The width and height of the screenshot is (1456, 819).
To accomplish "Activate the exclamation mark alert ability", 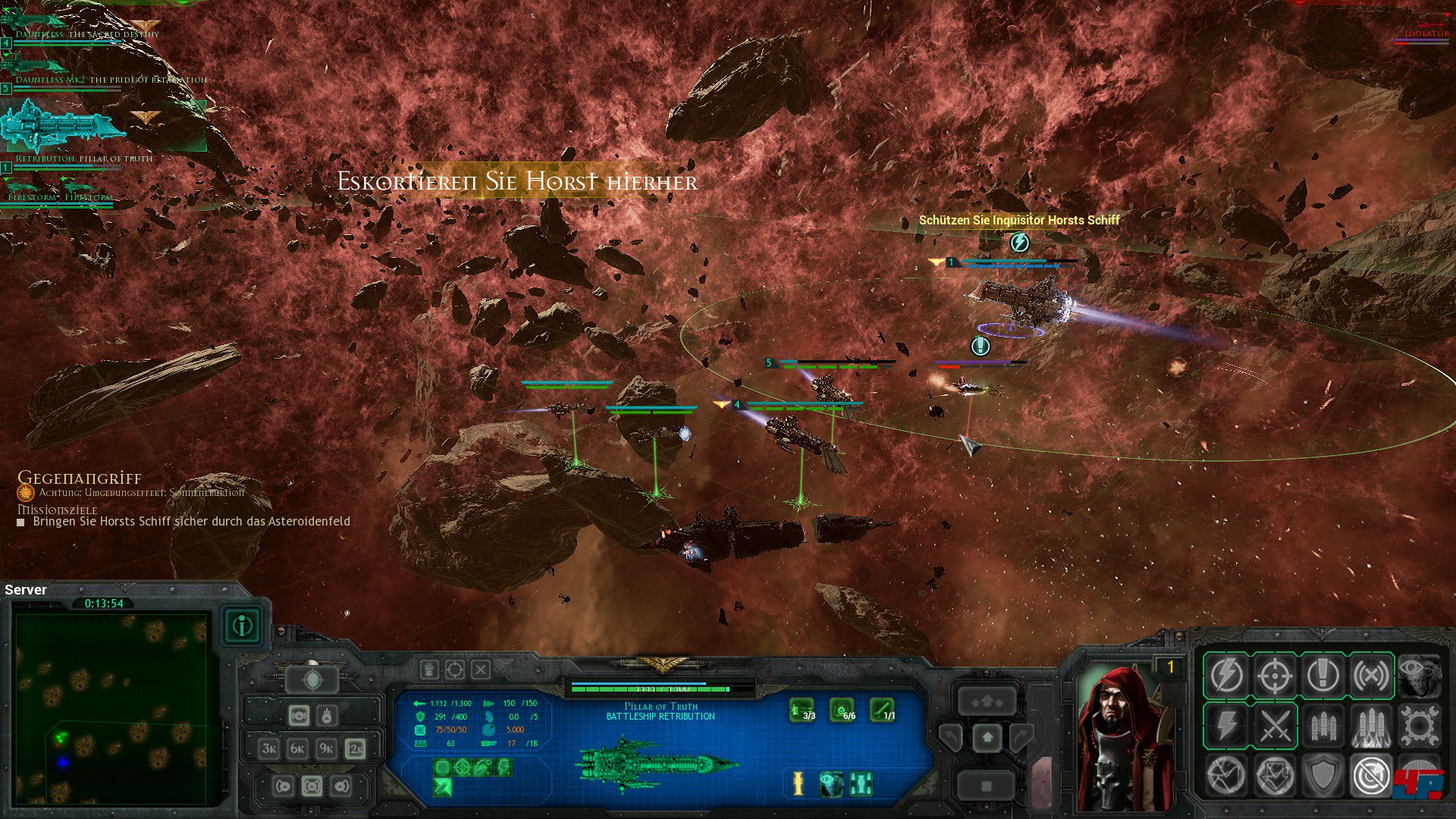I will coord(1323,675).
